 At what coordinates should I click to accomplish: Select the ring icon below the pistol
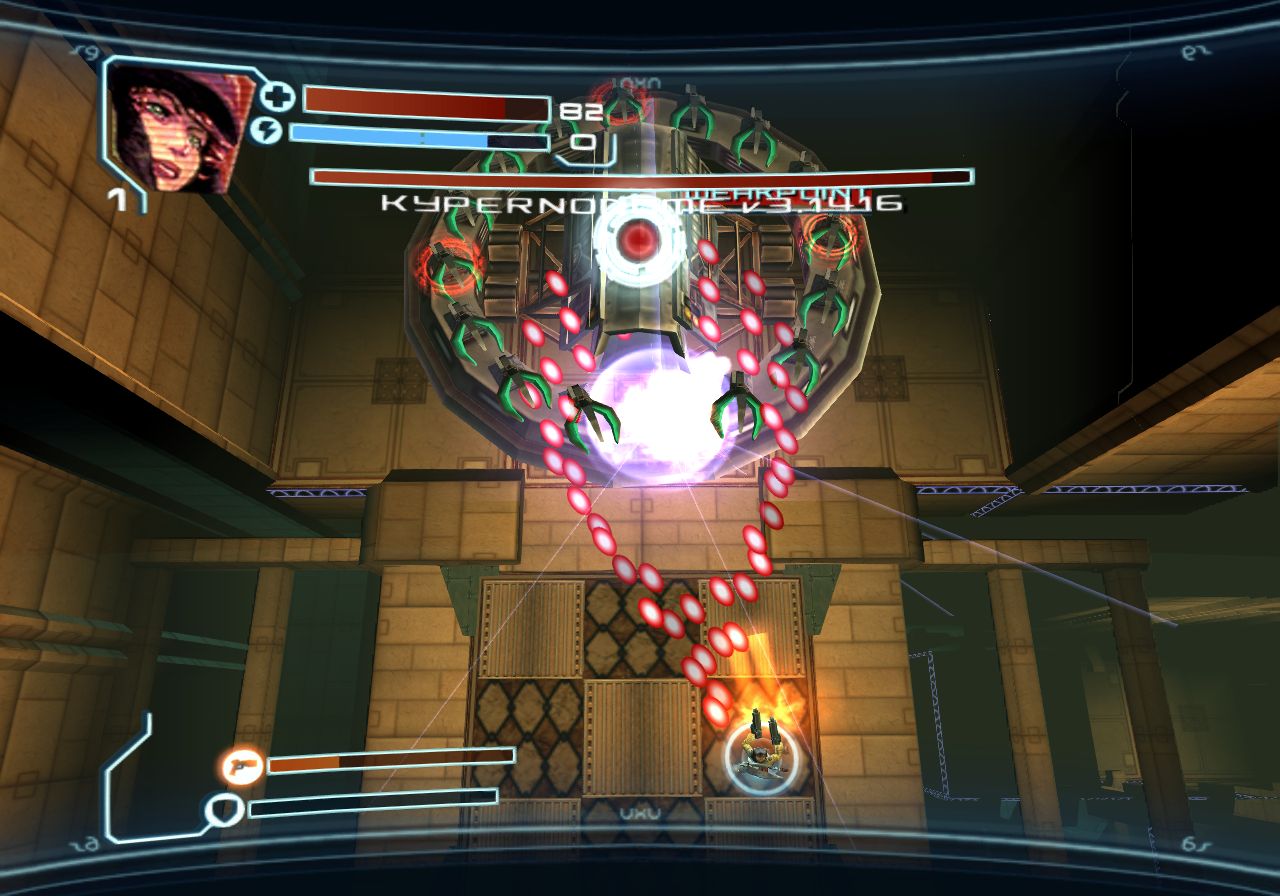[221, 807]
